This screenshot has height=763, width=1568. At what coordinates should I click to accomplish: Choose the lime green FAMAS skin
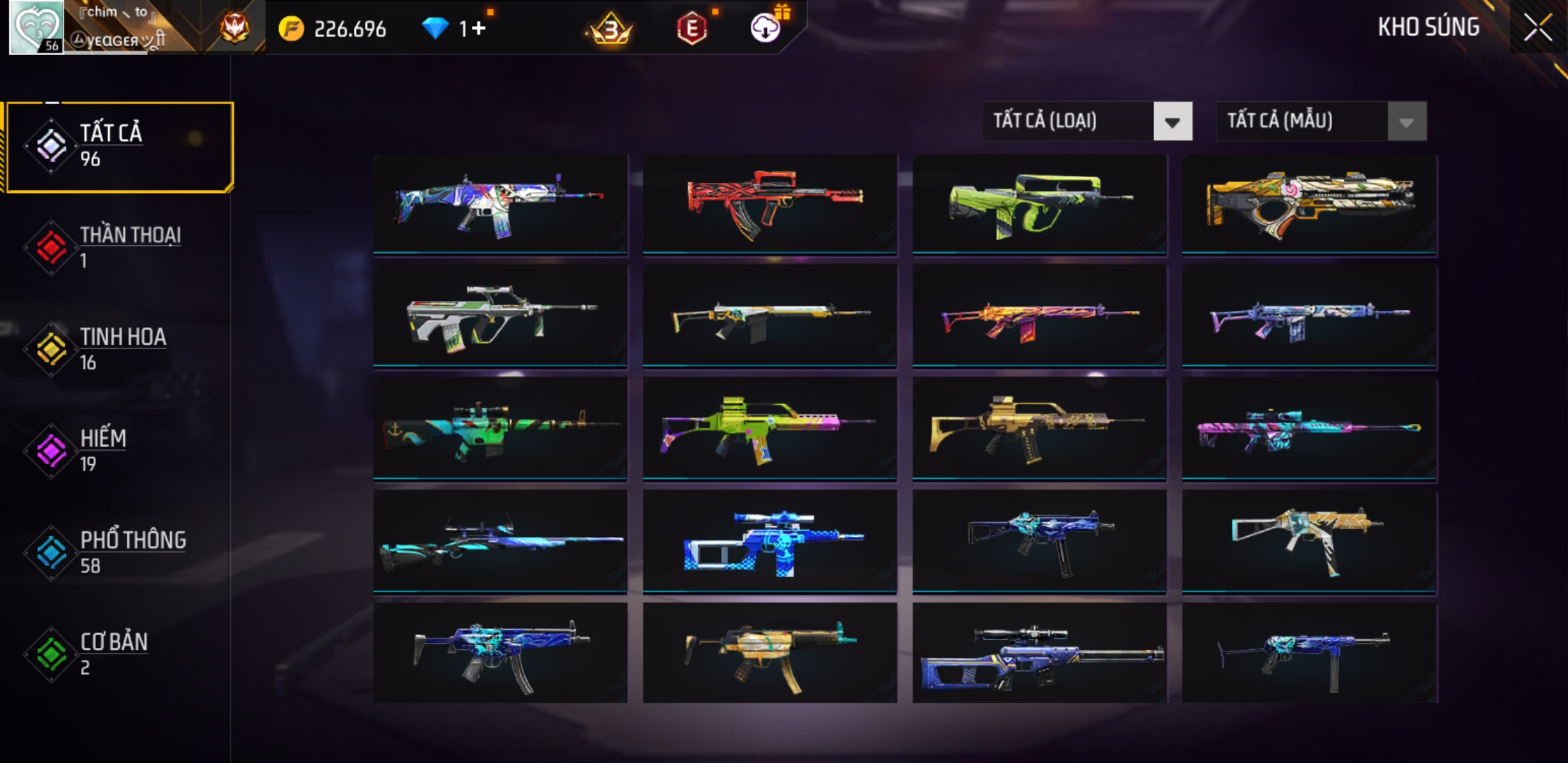pyautogui.click(x=1040, y=203)
